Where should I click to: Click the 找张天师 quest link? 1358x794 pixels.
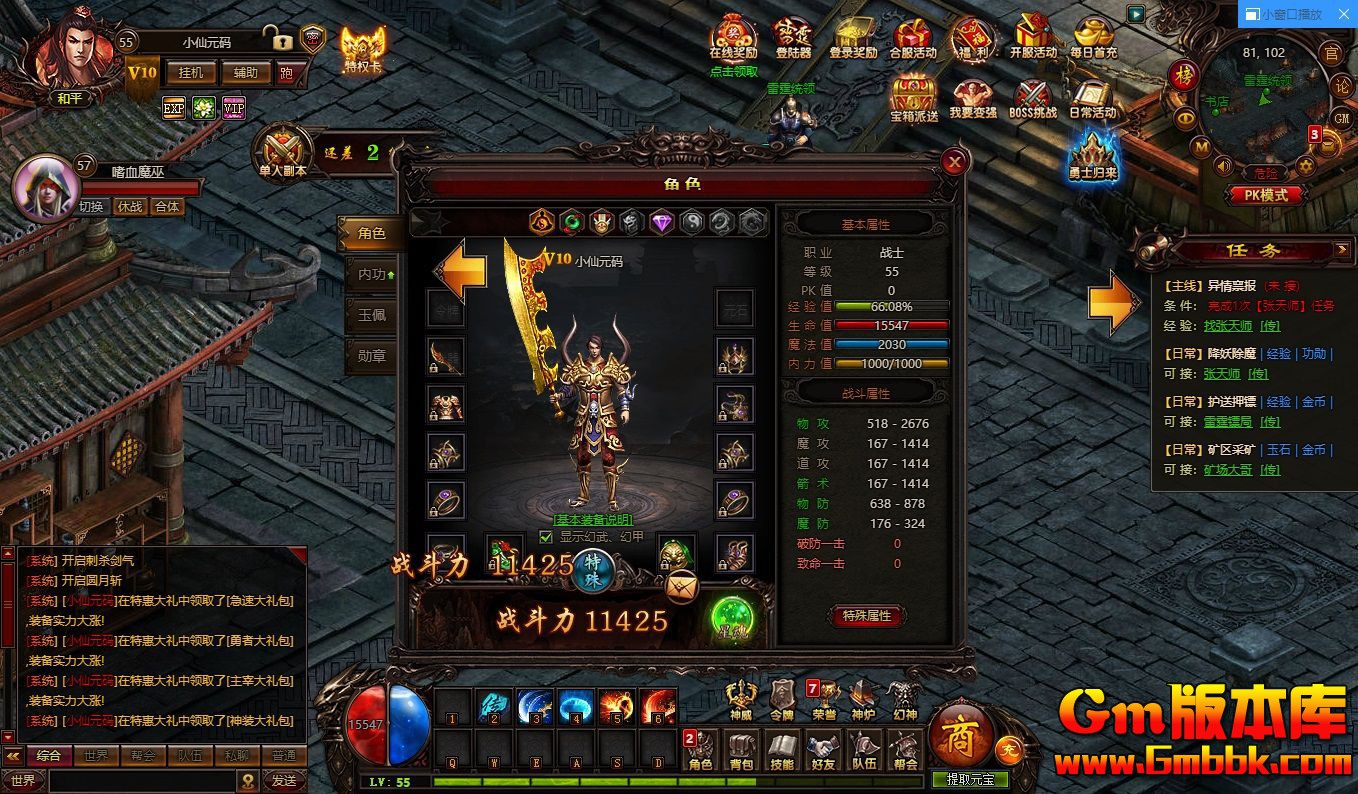coord(1227,326)
